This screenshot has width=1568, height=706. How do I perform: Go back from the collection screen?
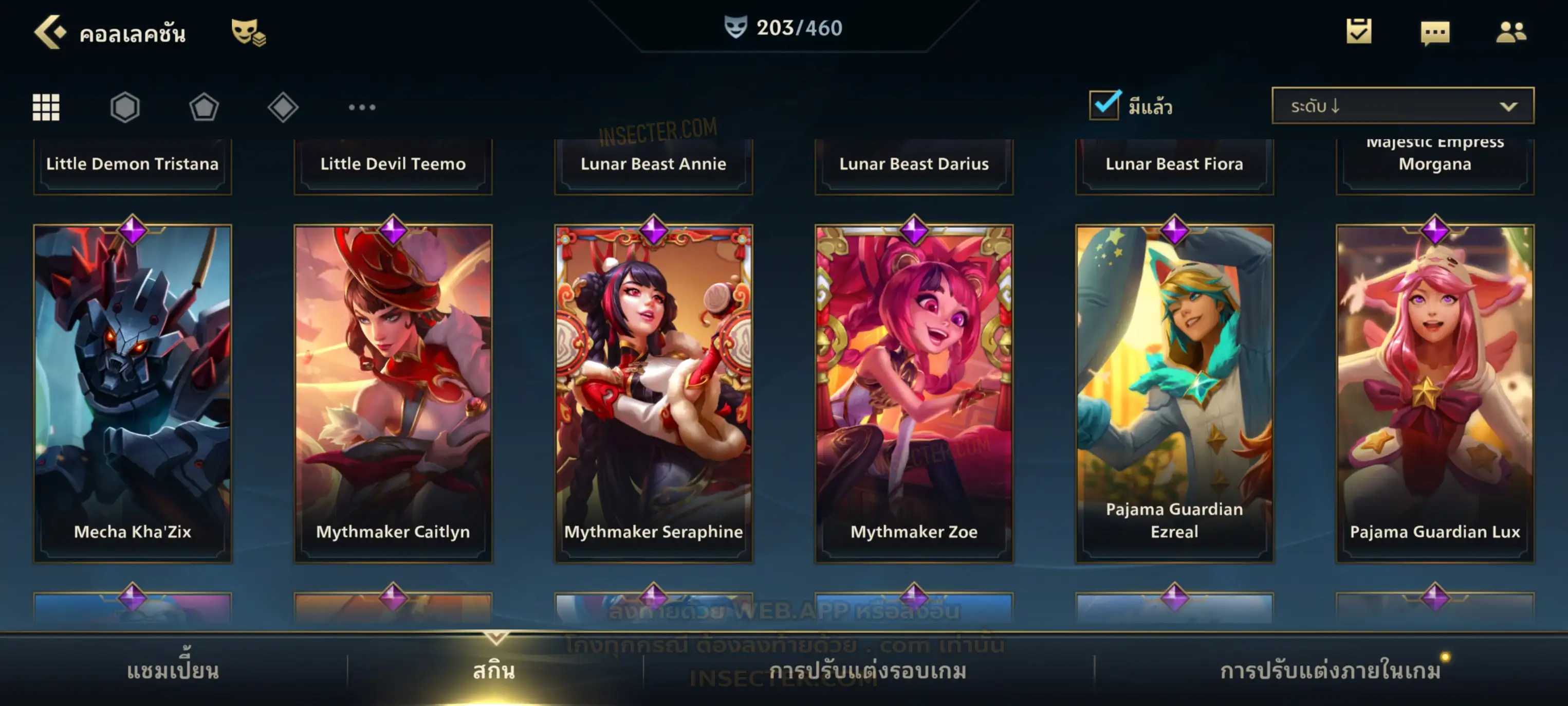tap(50, 32)
